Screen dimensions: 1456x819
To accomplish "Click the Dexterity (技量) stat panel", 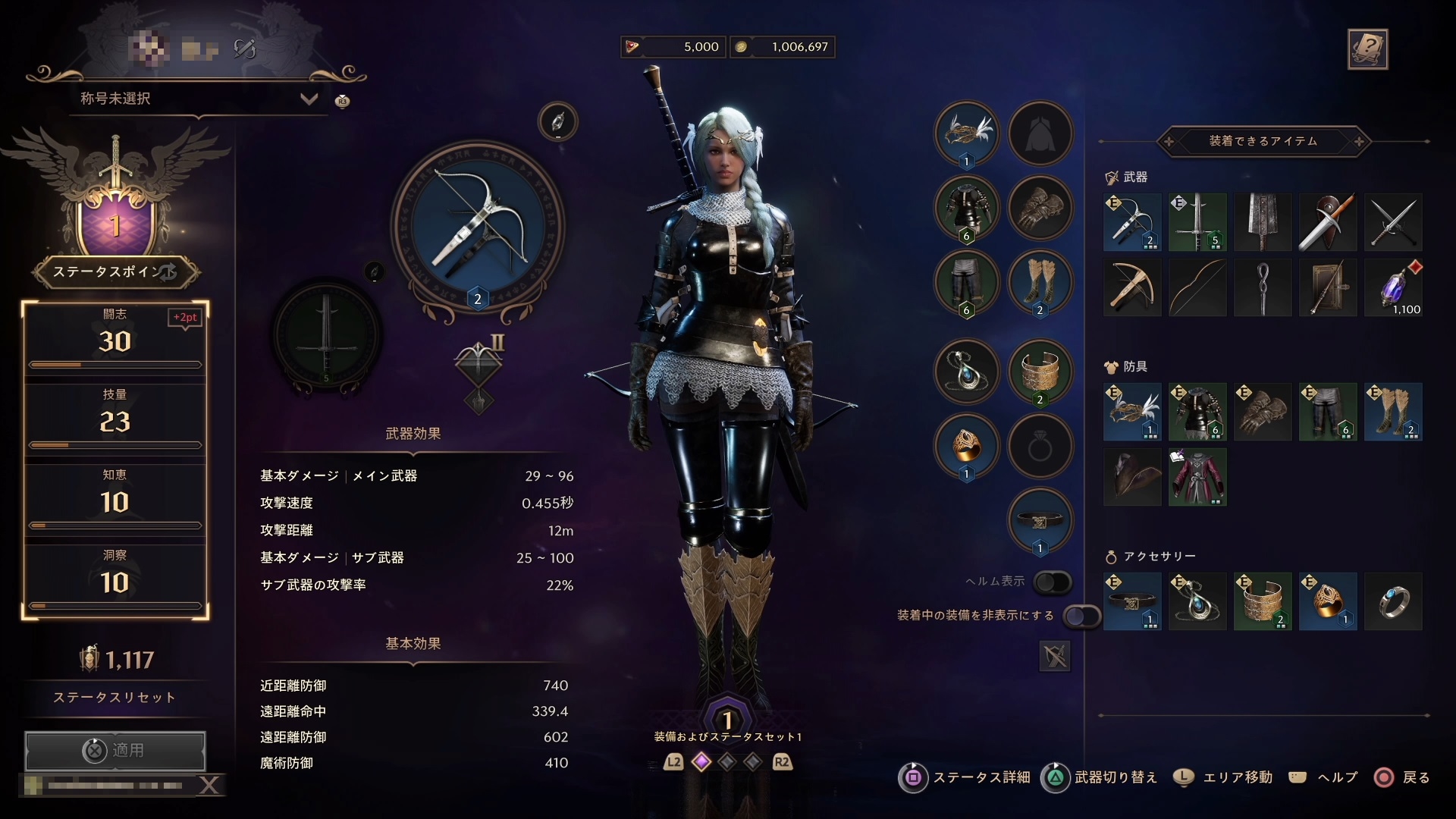I will pyautogui.click(x=115, y=419).
